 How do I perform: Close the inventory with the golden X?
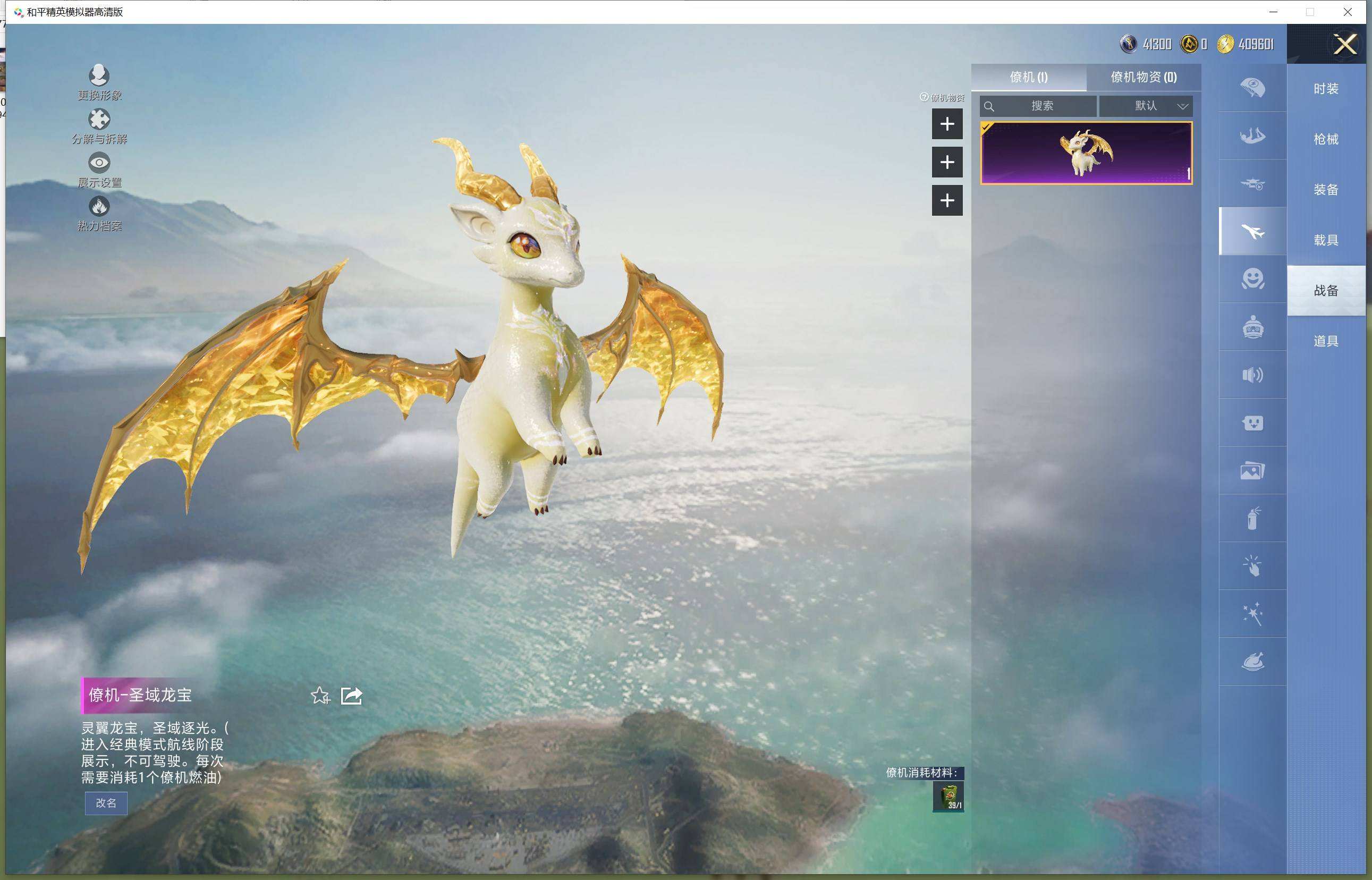tap(1344, 44)
